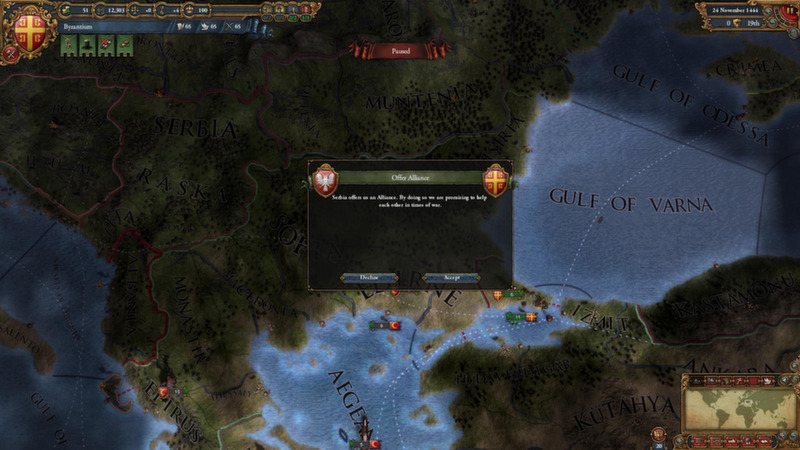The width and height of the screenshot is (800, 450).
Task: Click the crossed-tools button under country shield
Action: 13,54
